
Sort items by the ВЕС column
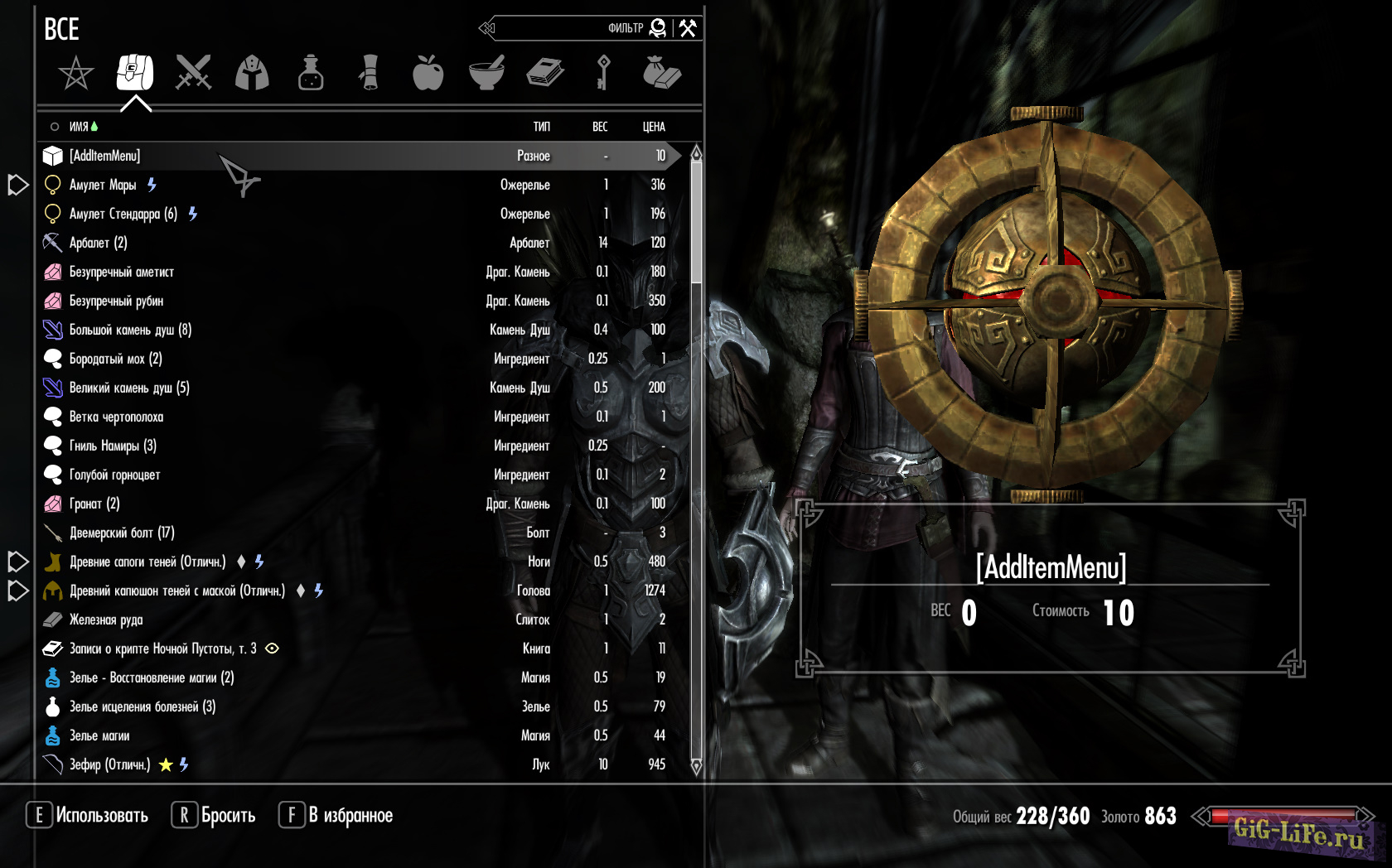[x=599, y=127]
